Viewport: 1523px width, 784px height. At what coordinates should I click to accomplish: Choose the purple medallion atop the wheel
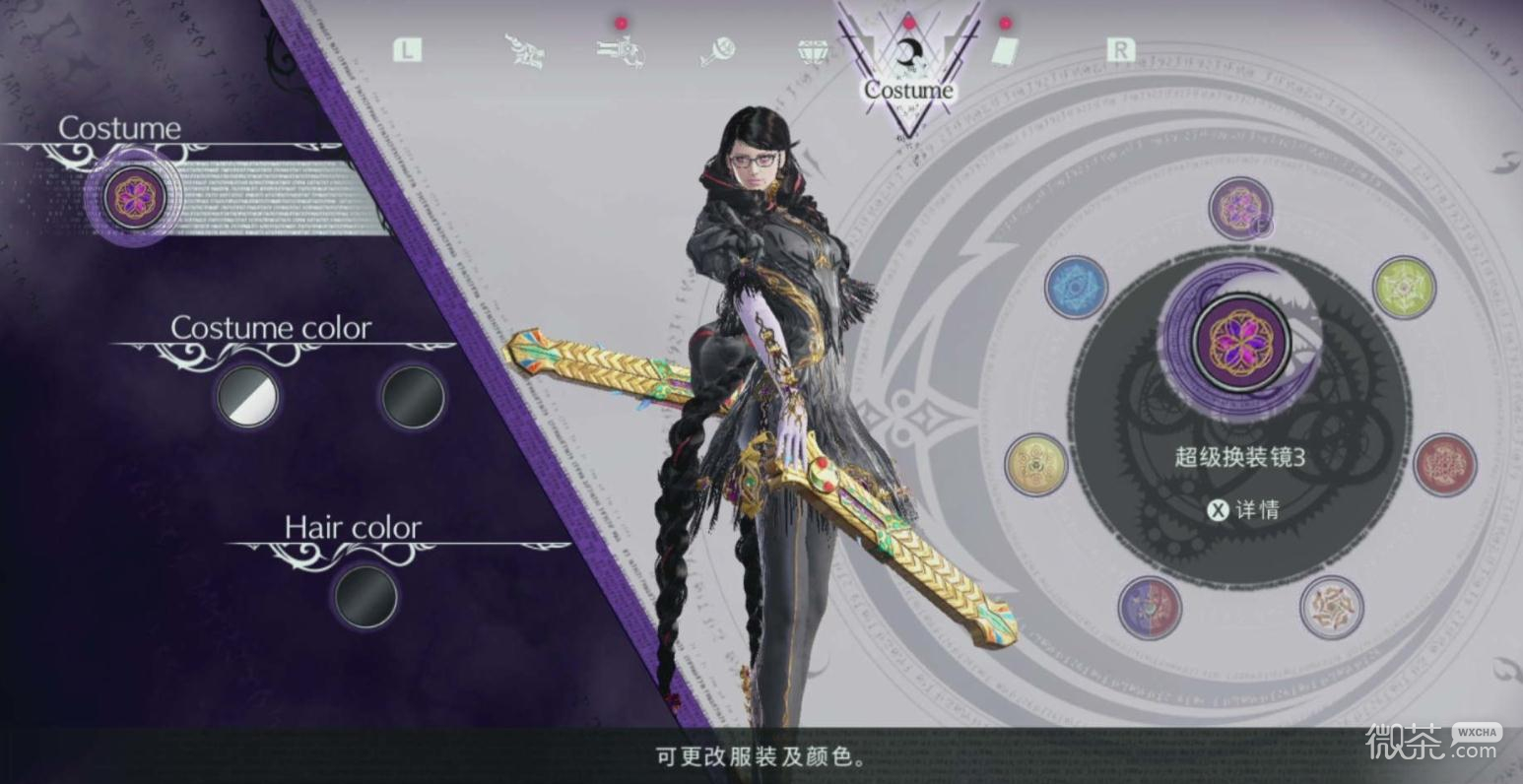click(x=1240, y=208)
